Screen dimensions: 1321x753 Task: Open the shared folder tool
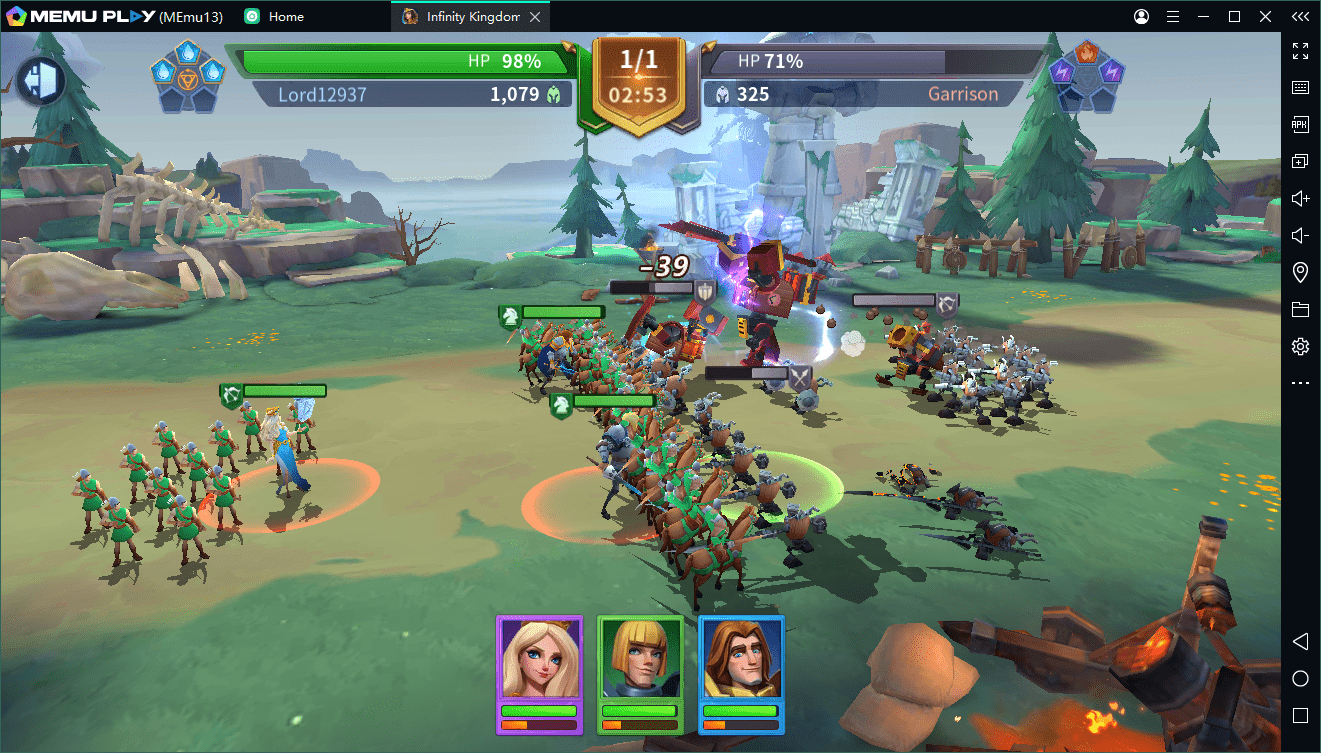[1300, 310]
